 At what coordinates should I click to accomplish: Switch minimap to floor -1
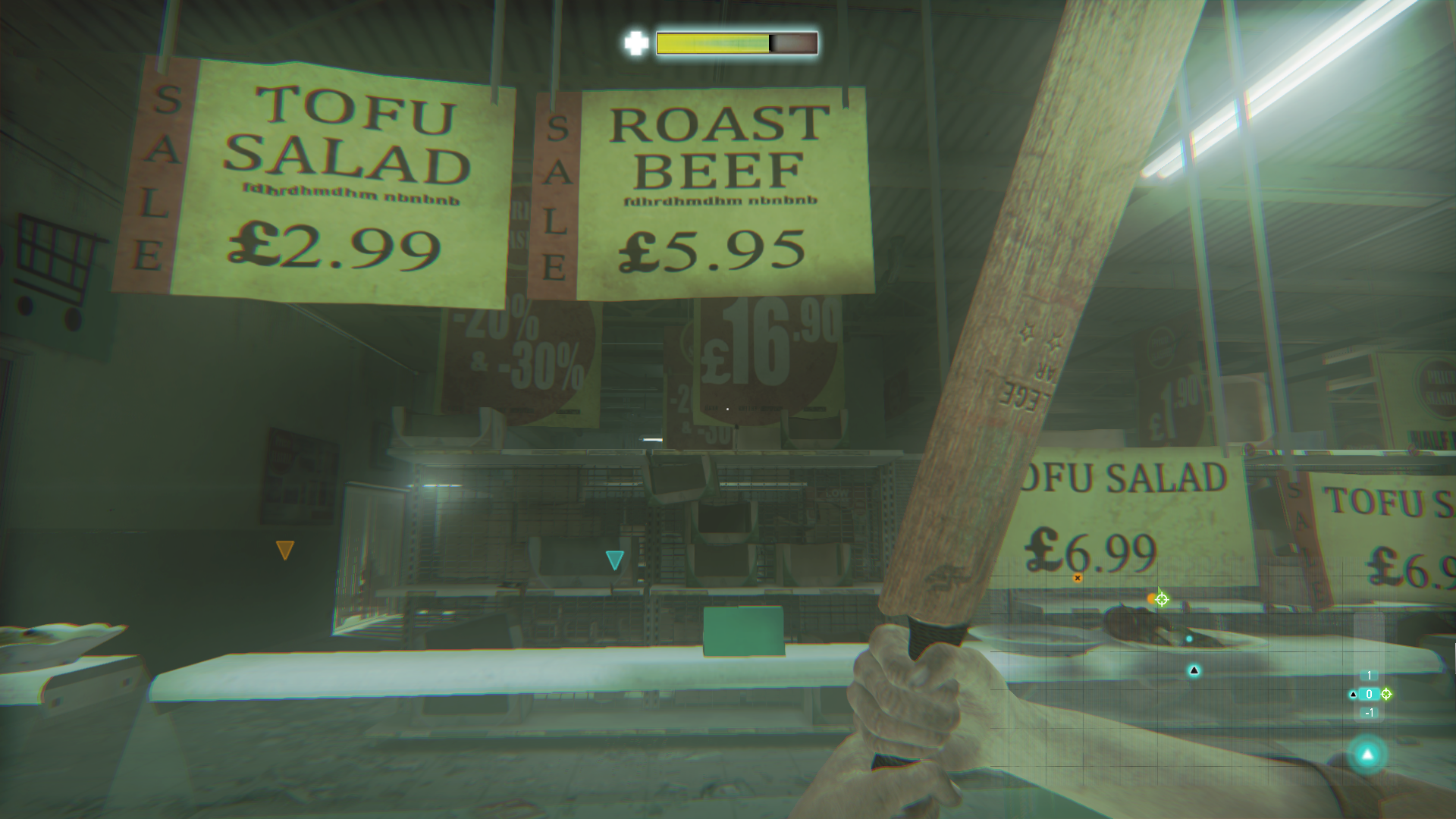click(1369, 713)
